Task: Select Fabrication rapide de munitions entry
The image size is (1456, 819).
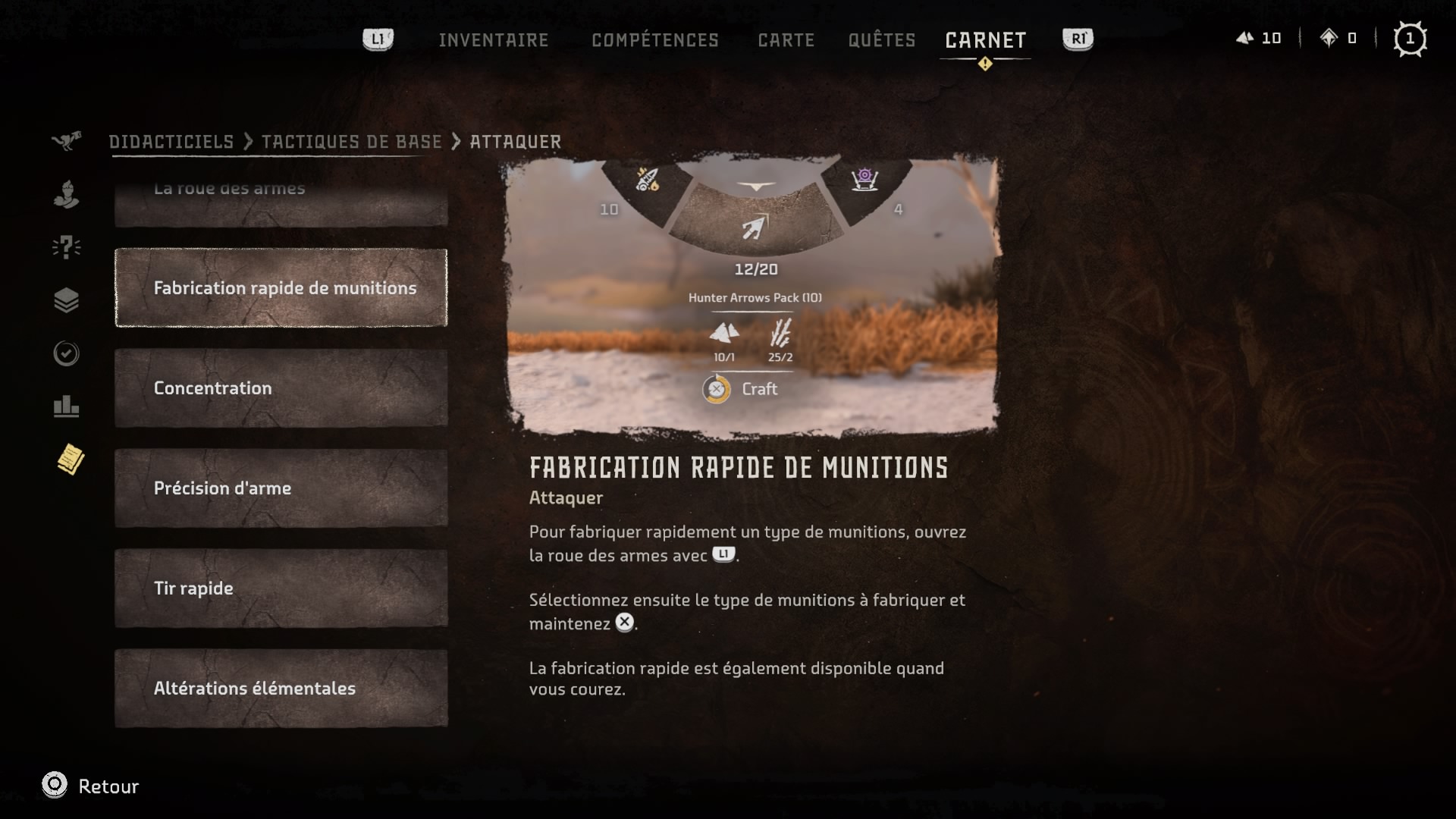Action: click(281, 288)
